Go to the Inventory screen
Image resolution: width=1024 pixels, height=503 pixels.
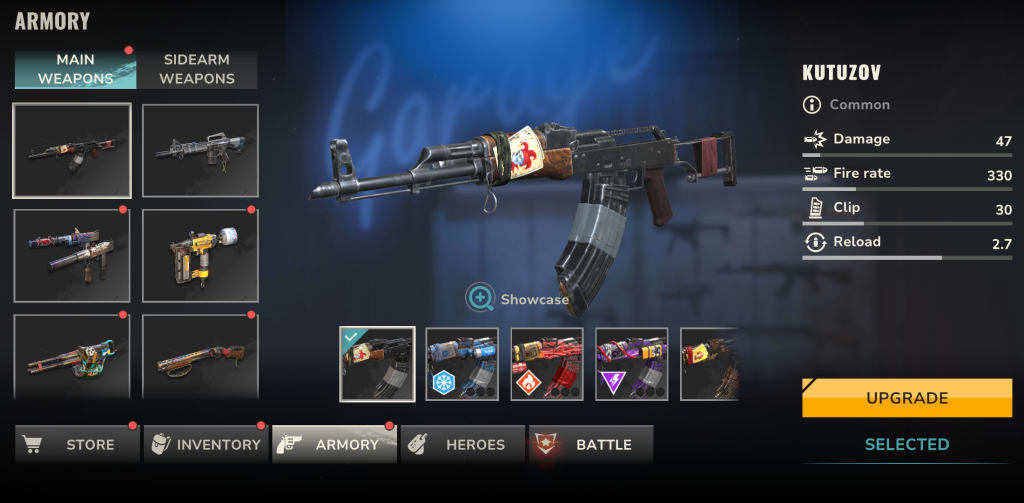click(x=206, y=444)
